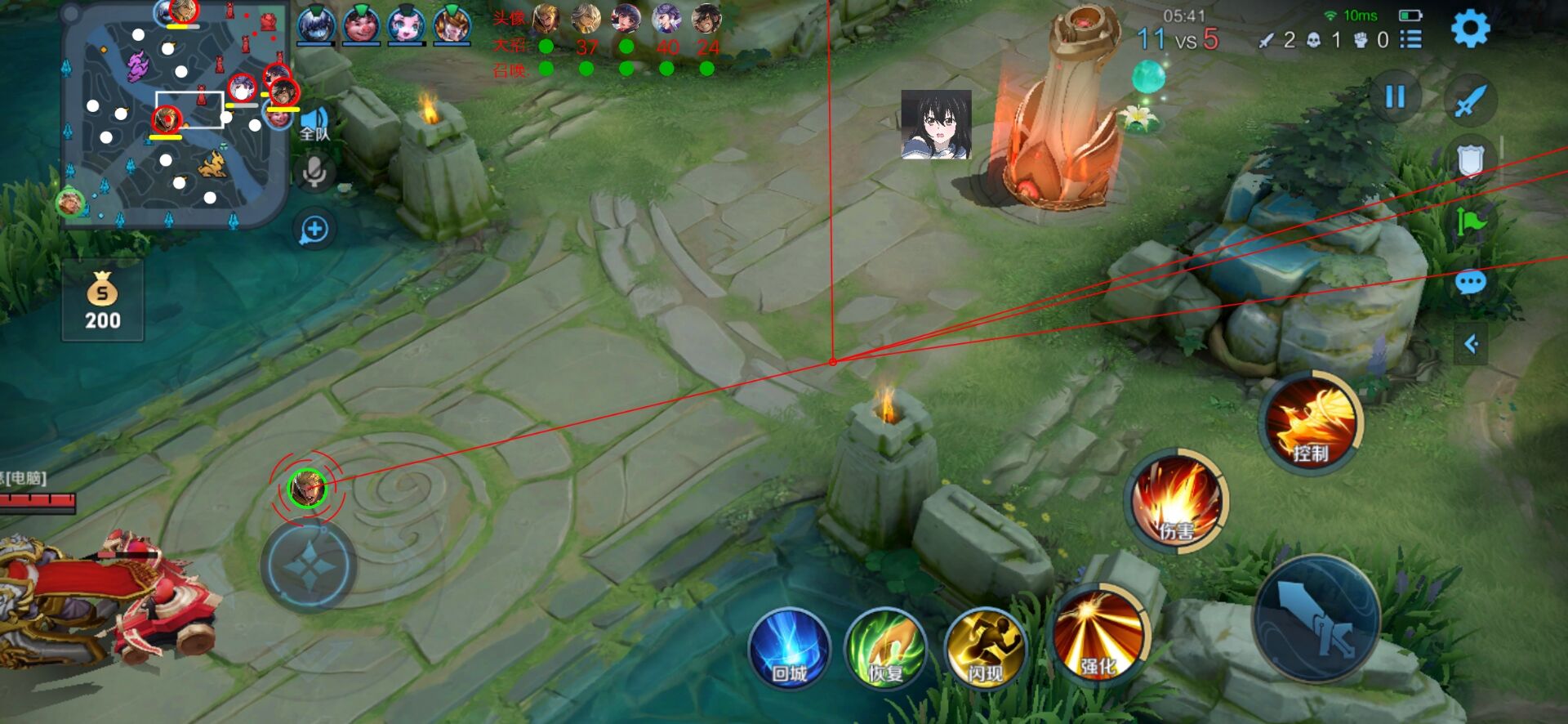
Task: Cast the 伤害 damage skill
Action: click(1177, 498)
